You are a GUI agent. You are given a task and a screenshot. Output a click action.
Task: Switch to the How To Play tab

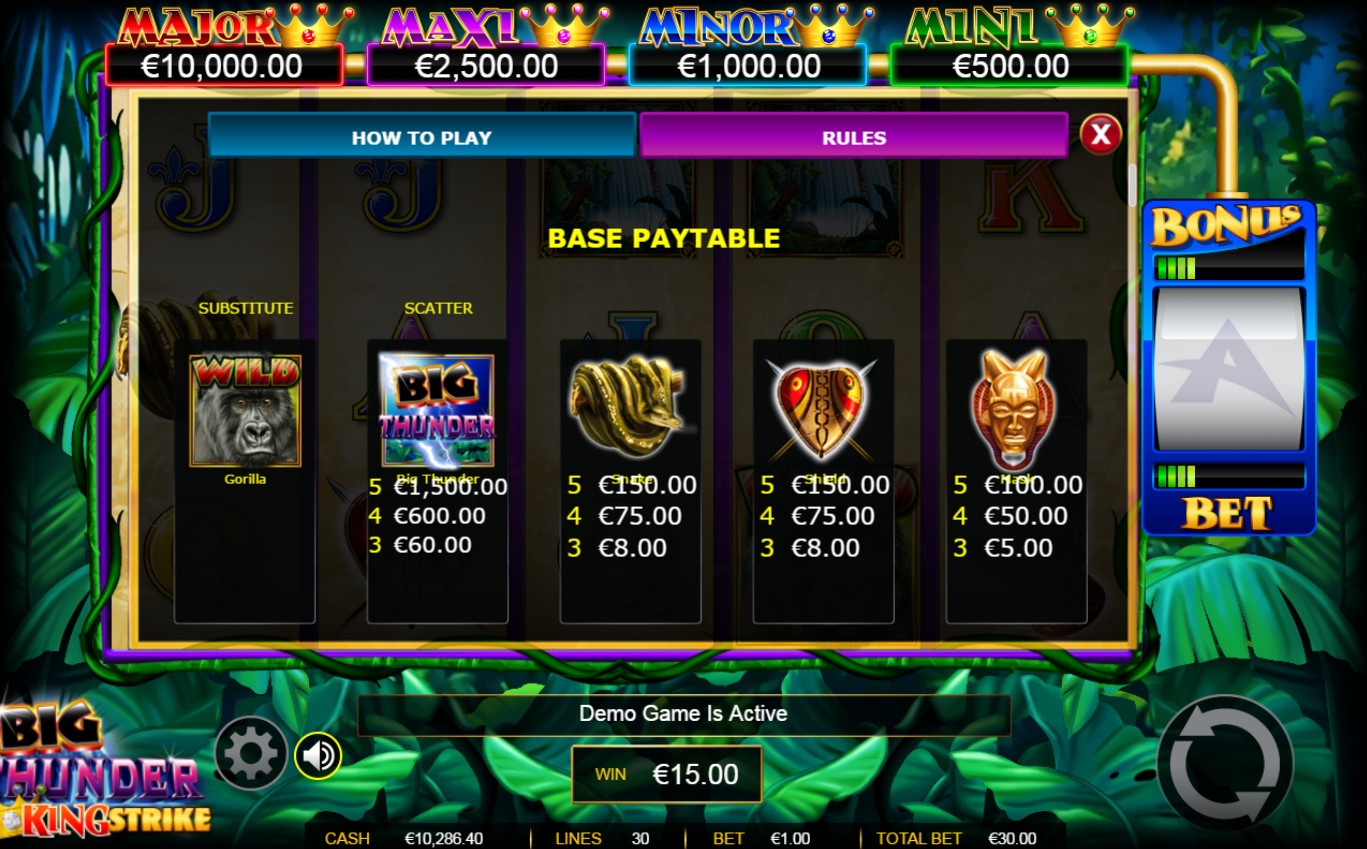tap(421, 137)
